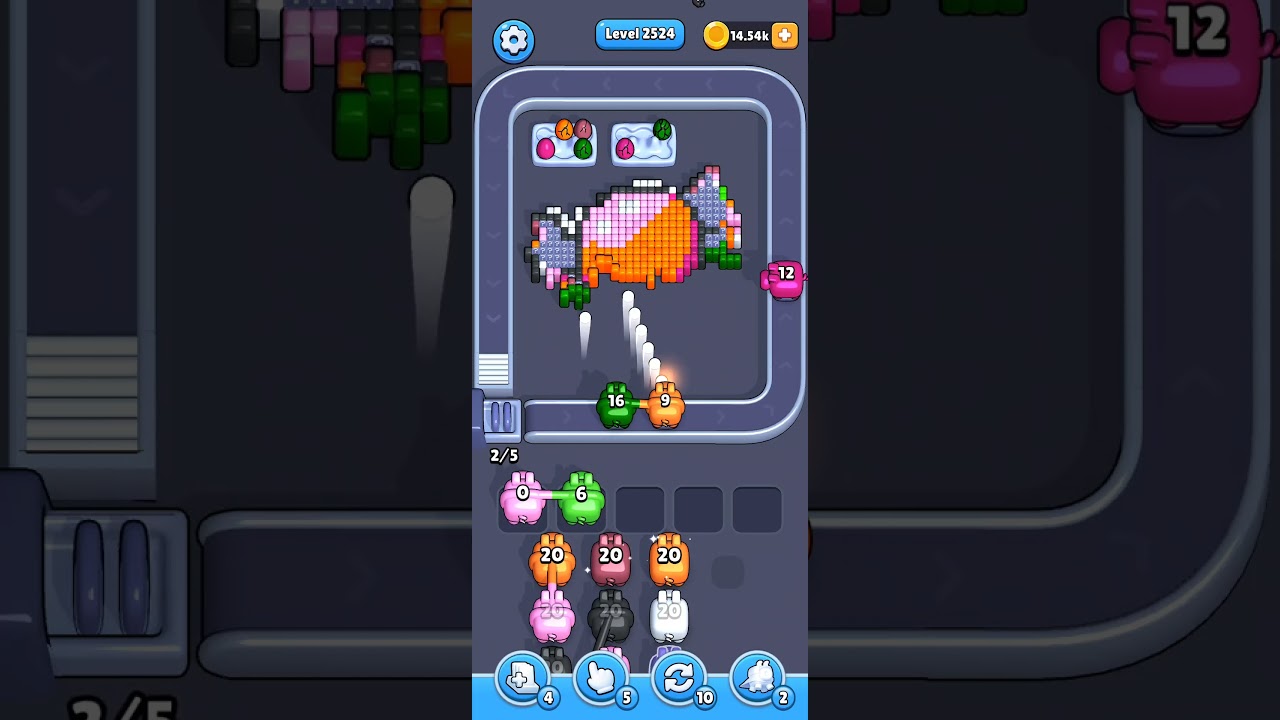Tap the orange creature numbered 9

(665, 401)
